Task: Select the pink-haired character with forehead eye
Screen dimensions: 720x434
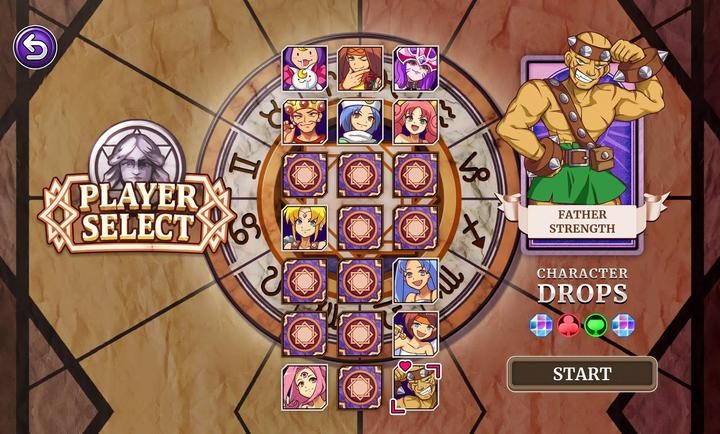Action: 305,387
